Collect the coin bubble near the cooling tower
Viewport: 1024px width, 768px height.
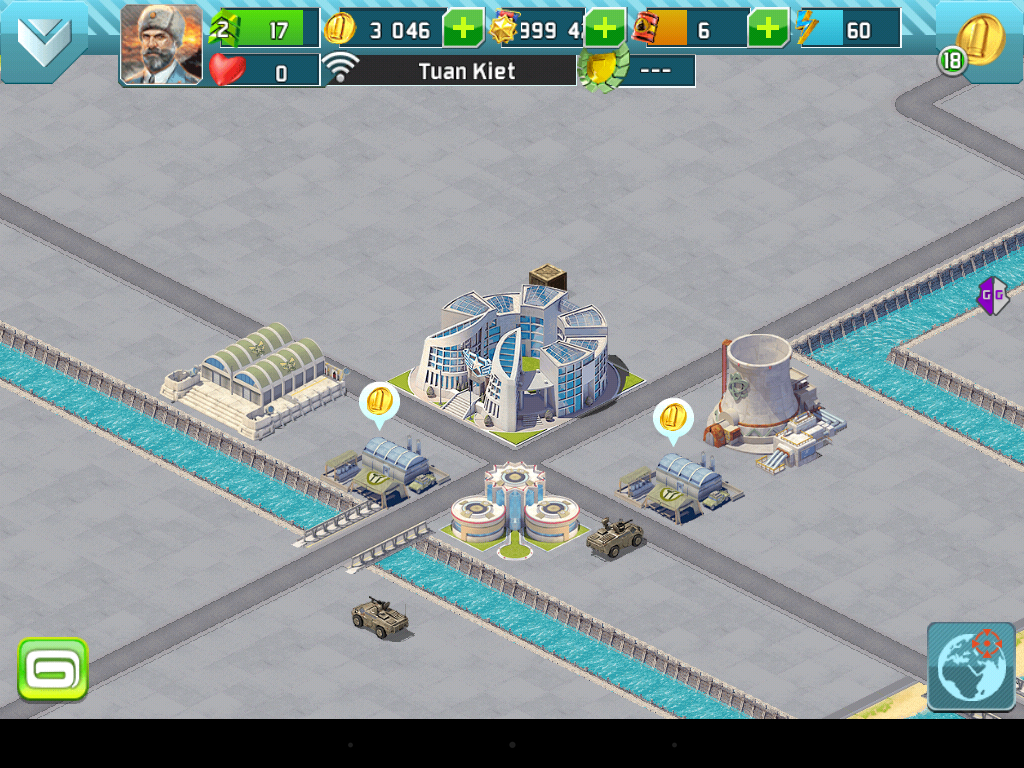[x=673, y=418]
